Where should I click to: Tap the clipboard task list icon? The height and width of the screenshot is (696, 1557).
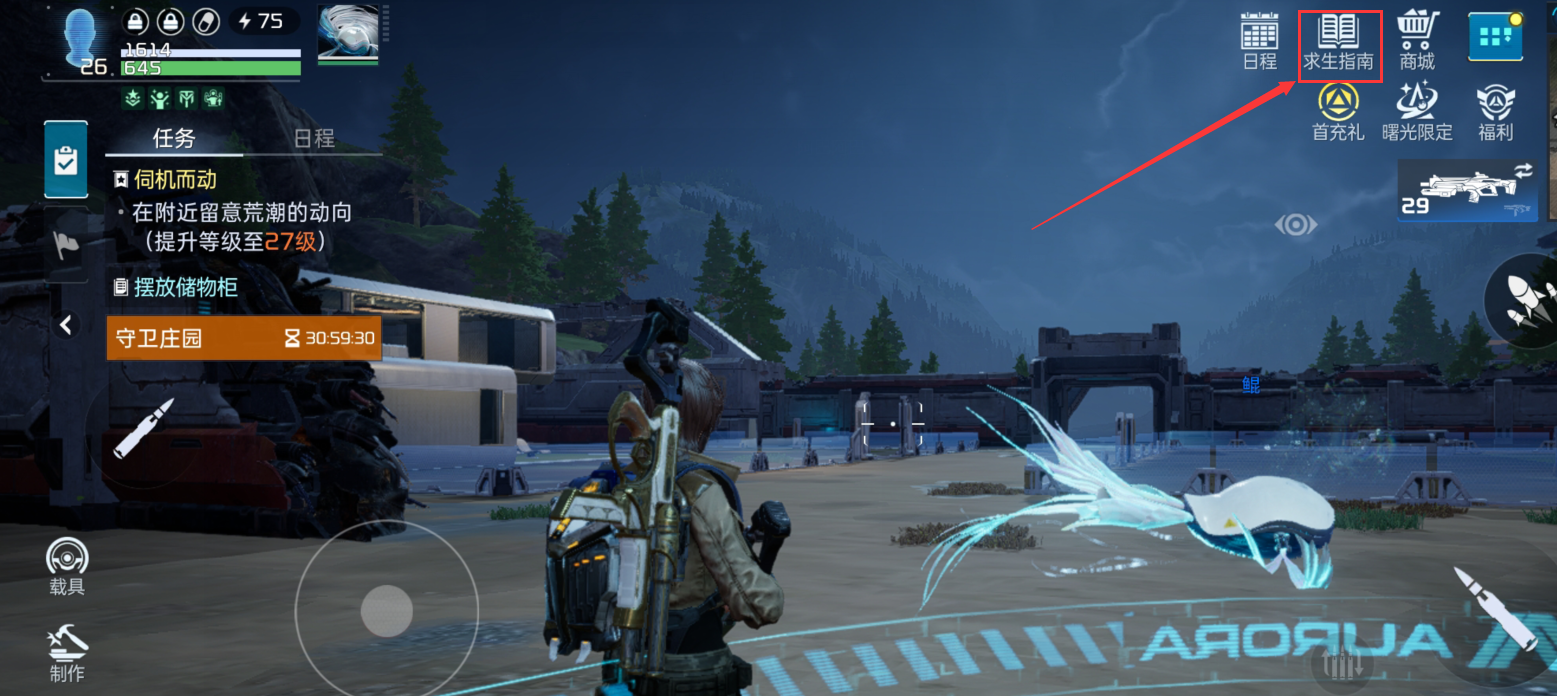click(66, 160)
